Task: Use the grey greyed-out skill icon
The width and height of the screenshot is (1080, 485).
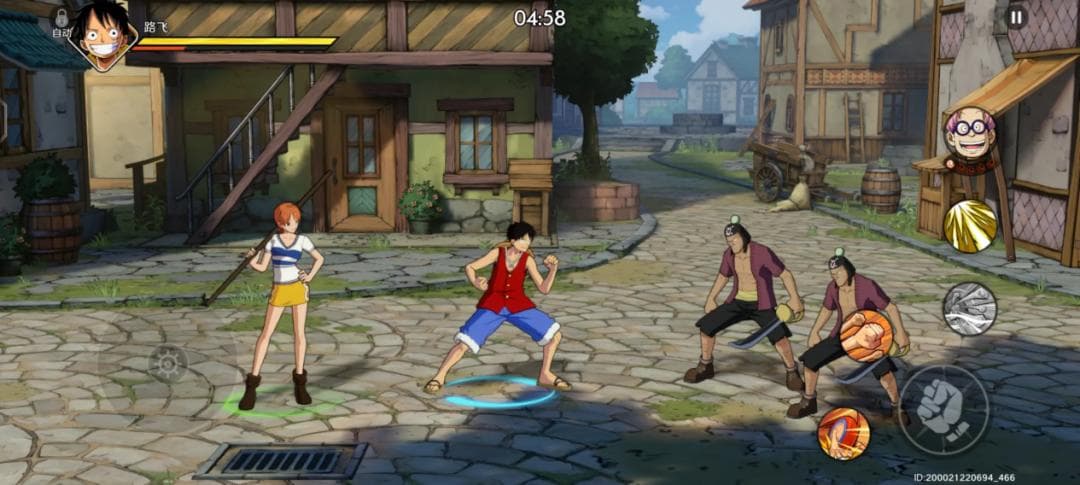Action: [970, 308]
